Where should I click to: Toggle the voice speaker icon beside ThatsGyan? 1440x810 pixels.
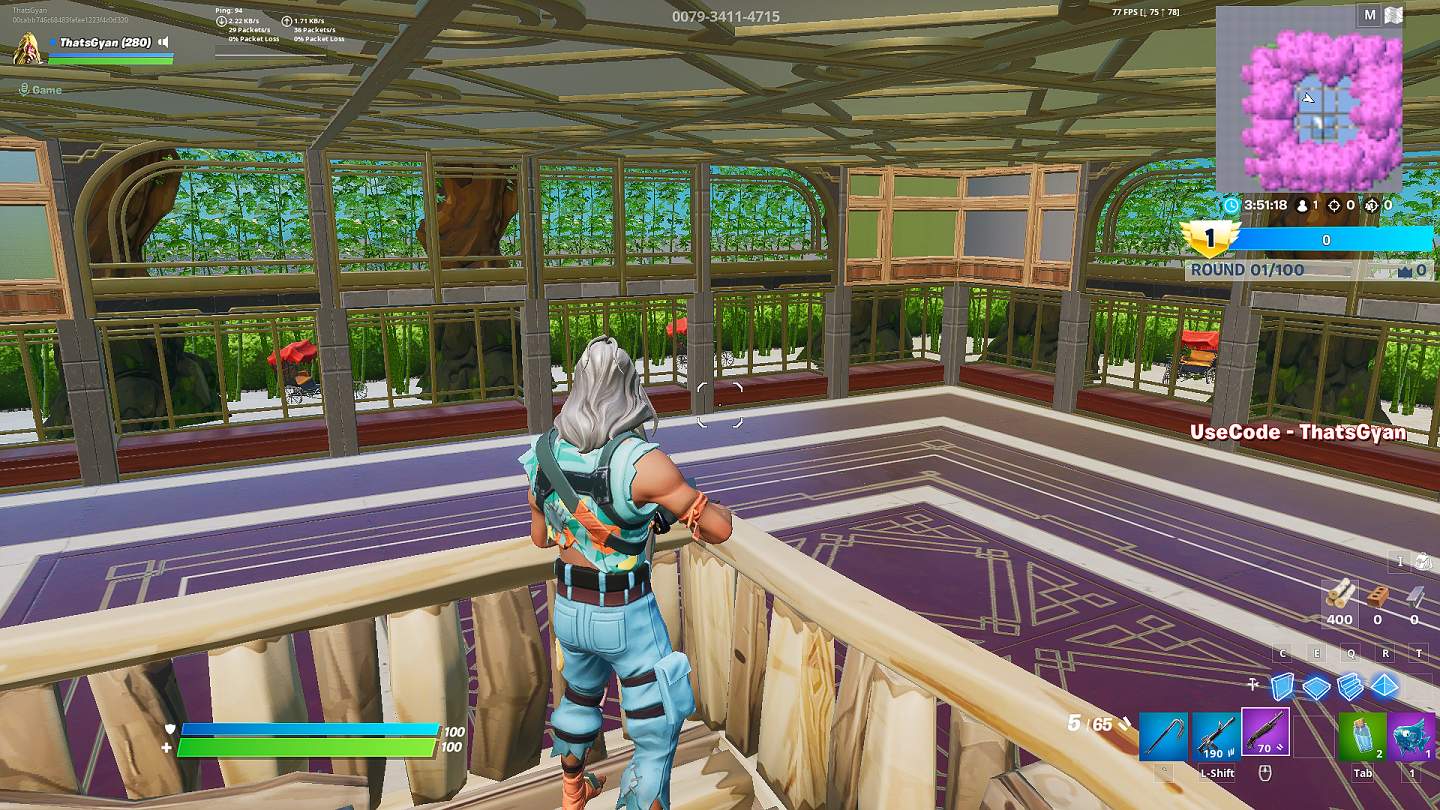(x=163, y=43)
